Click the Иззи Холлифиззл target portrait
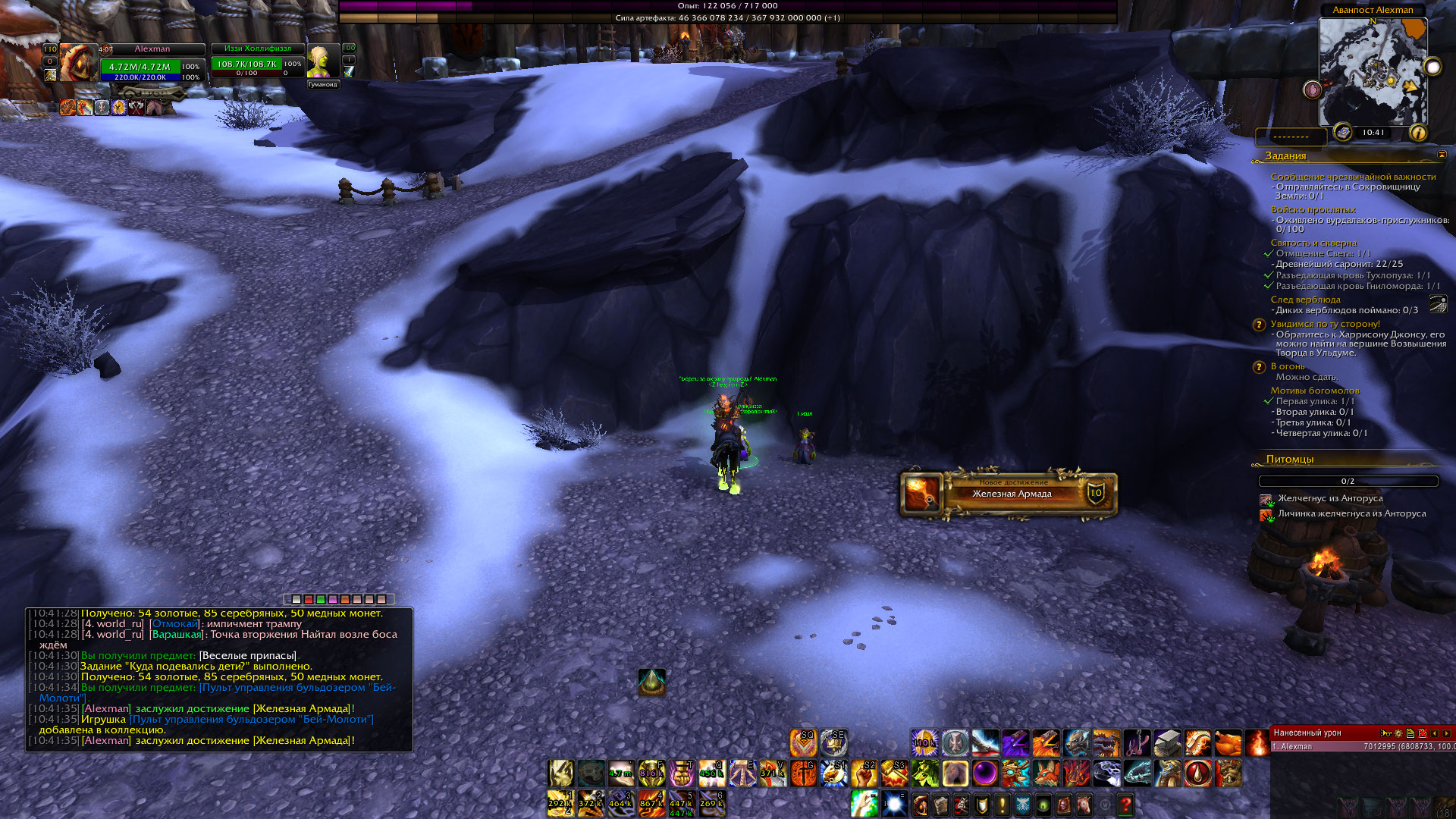This screenshot has width=1456, height=819. pyautogui.click(x=322, y=61)
